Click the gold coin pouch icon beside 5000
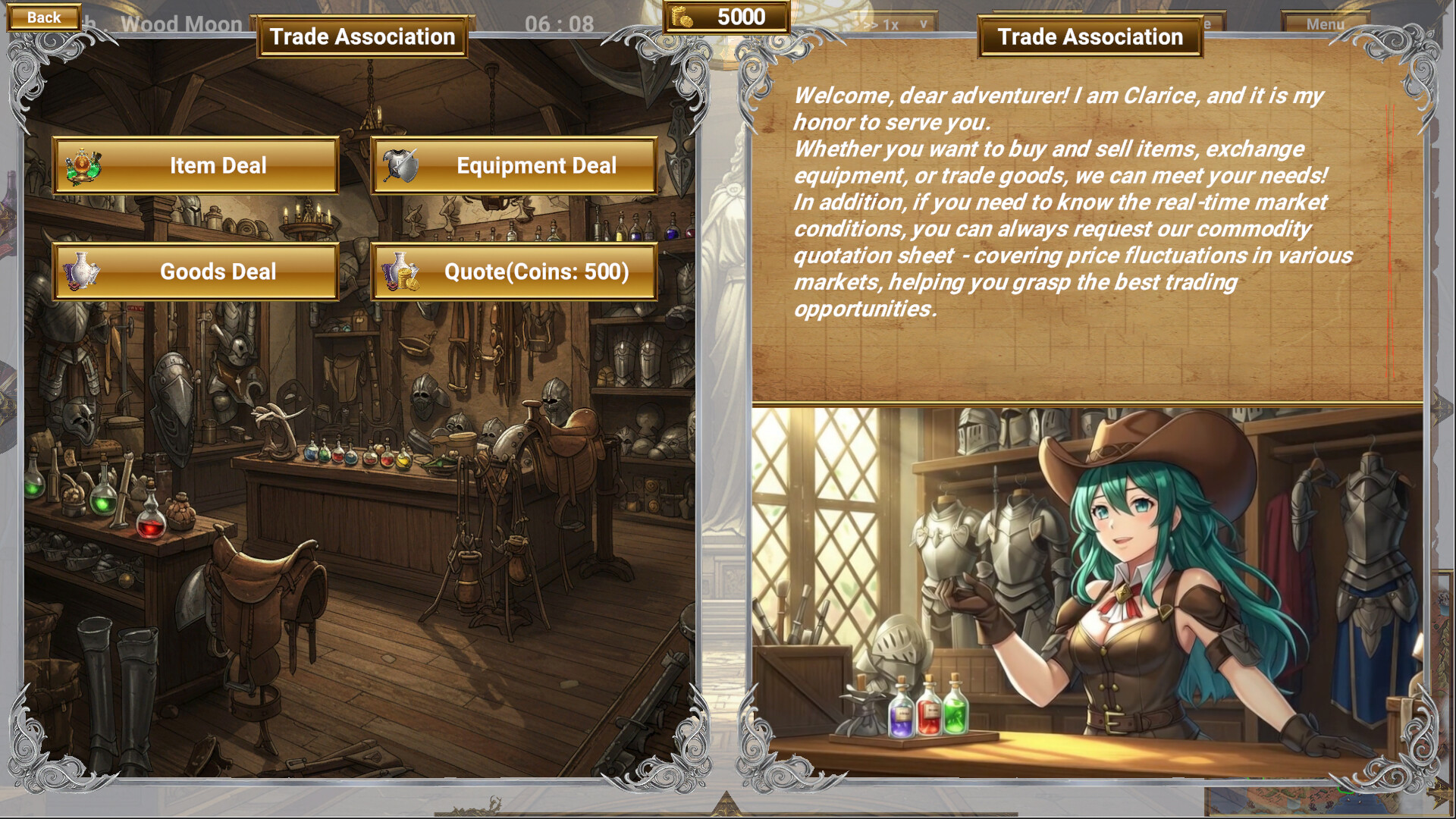Viewport: 1456px width, 819px height. [x=680, y=16]
